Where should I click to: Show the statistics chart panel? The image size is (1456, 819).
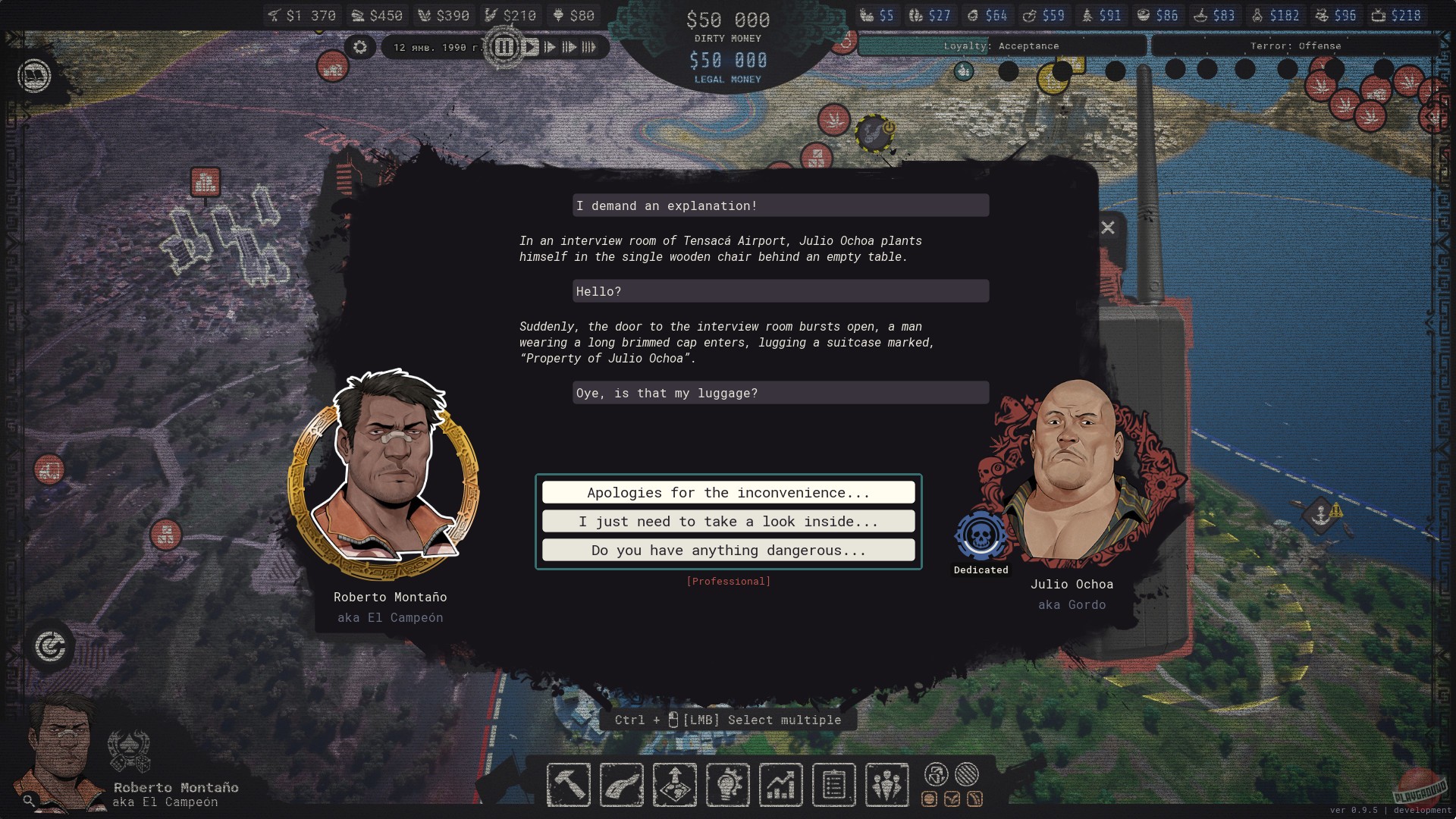click(x=781, y=785)
